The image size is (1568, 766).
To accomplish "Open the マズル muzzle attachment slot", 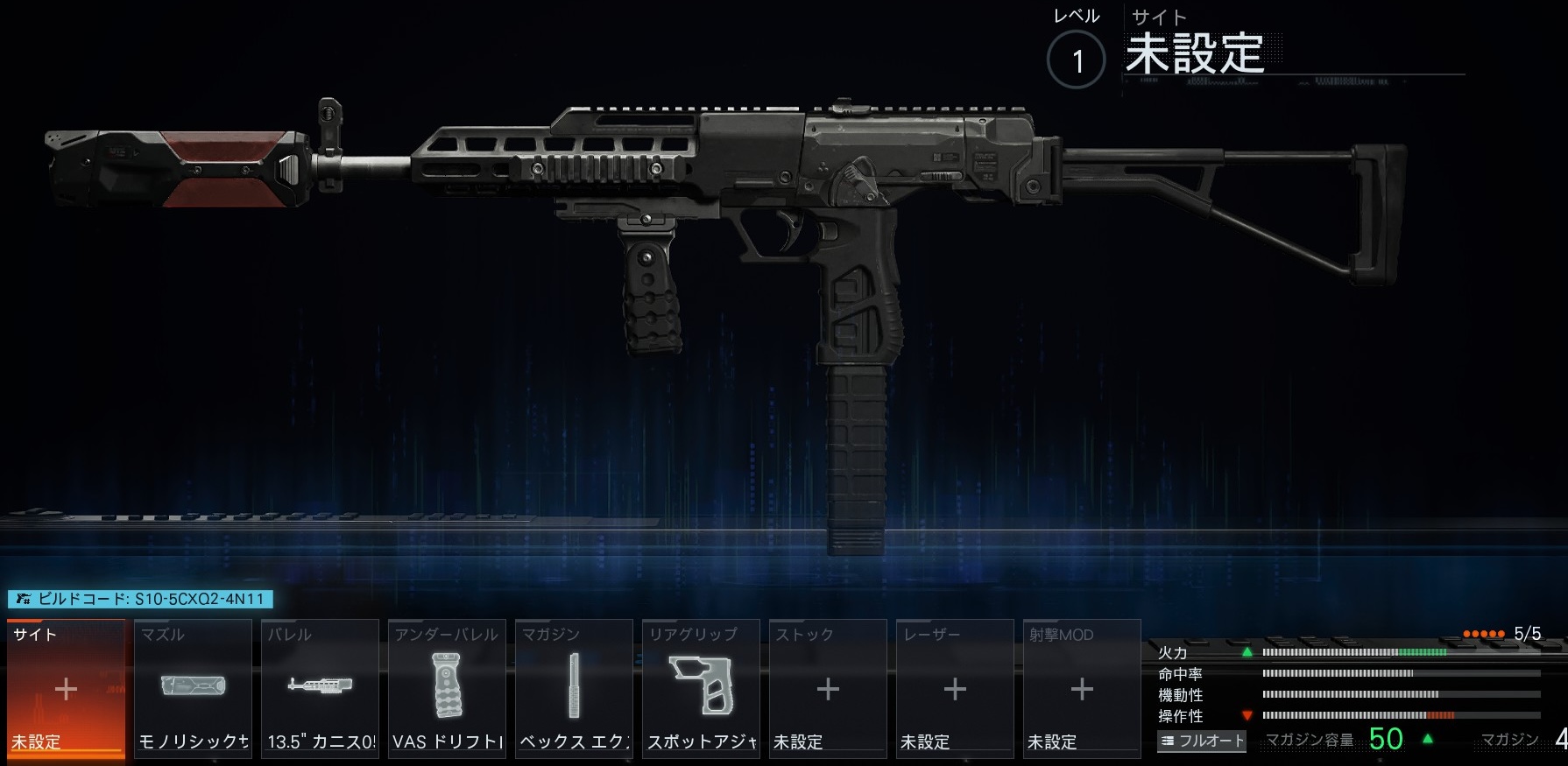I will click(193, 688).
